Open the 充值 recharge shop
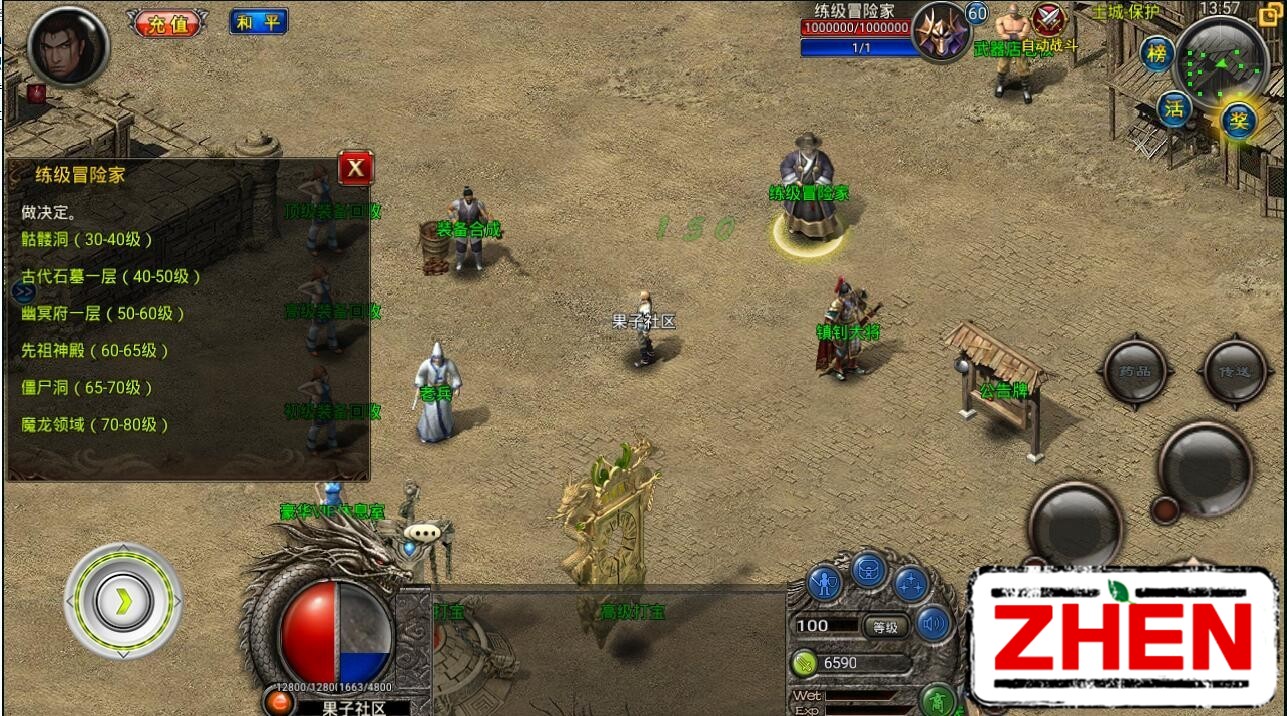Screen dimensions: 1287x716 167,23
